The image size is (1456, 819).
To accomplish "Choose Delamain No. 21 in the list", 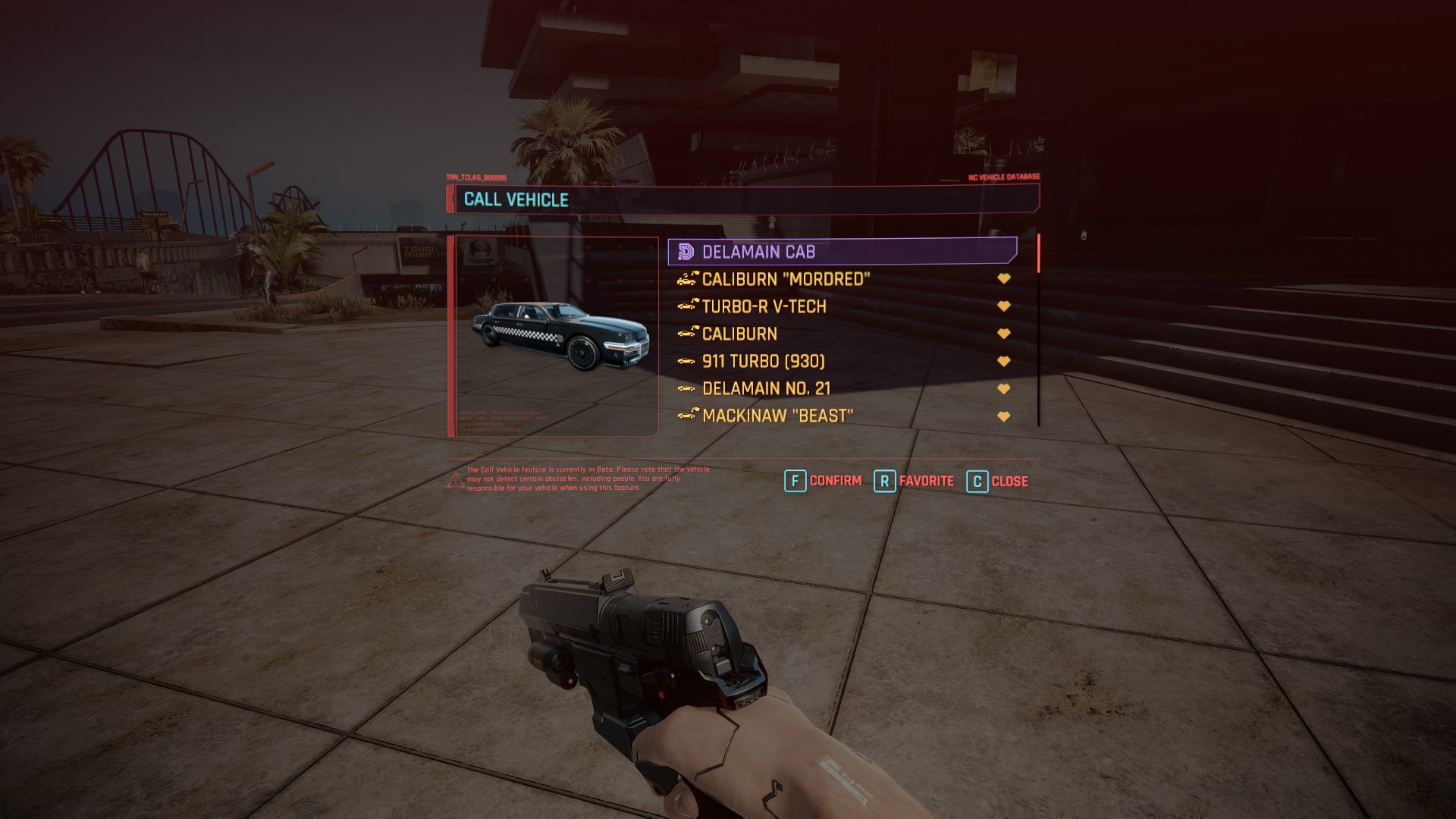I will click(x=766, y=388).
